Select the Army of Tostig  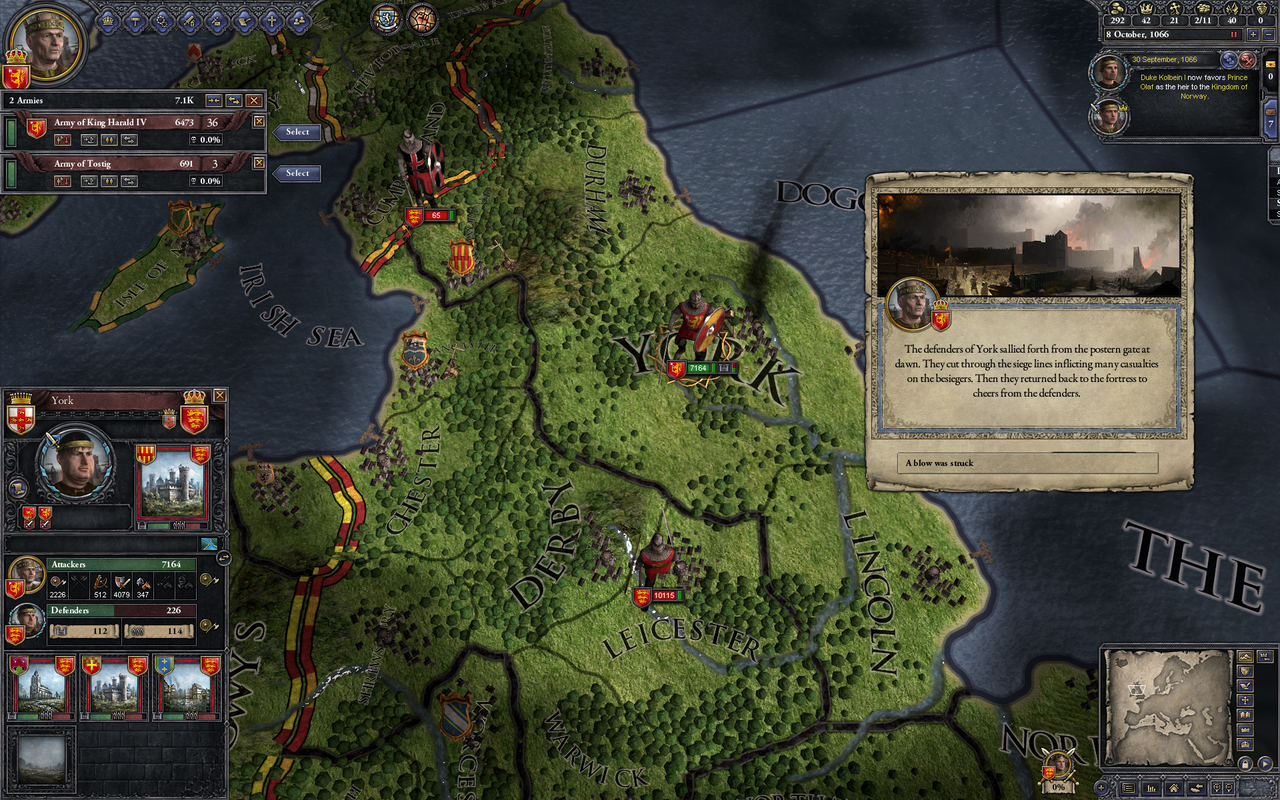(x=297, y=173)
